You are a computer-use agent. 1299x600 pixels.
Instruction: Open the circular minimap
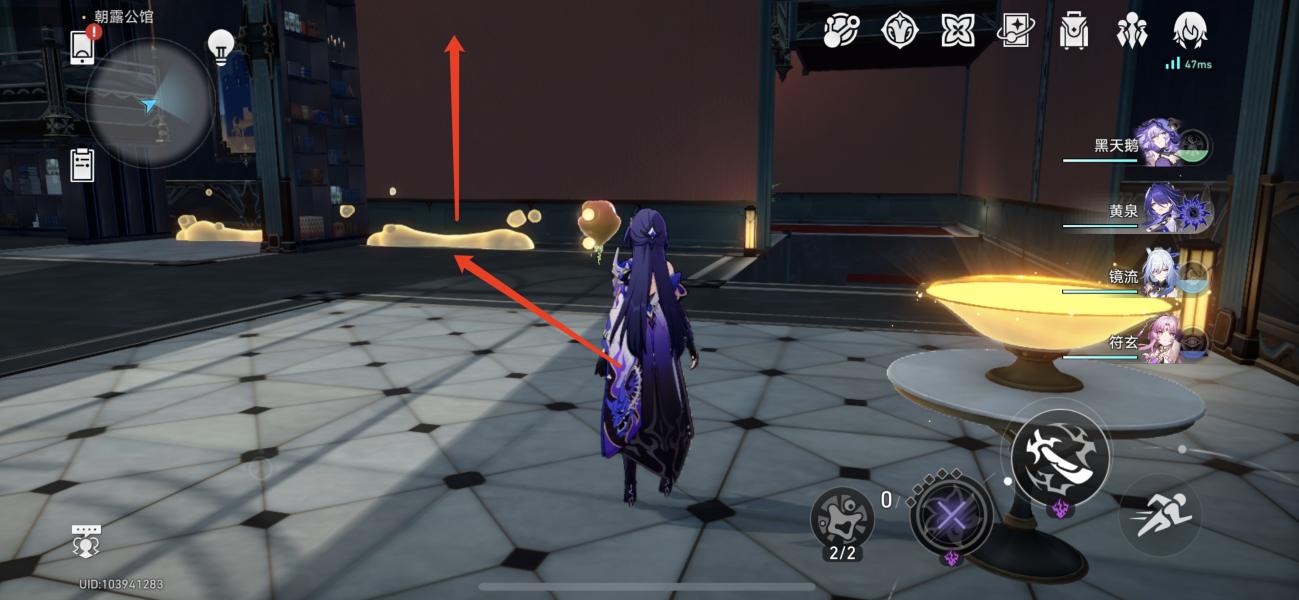click(x=149, y=103)
